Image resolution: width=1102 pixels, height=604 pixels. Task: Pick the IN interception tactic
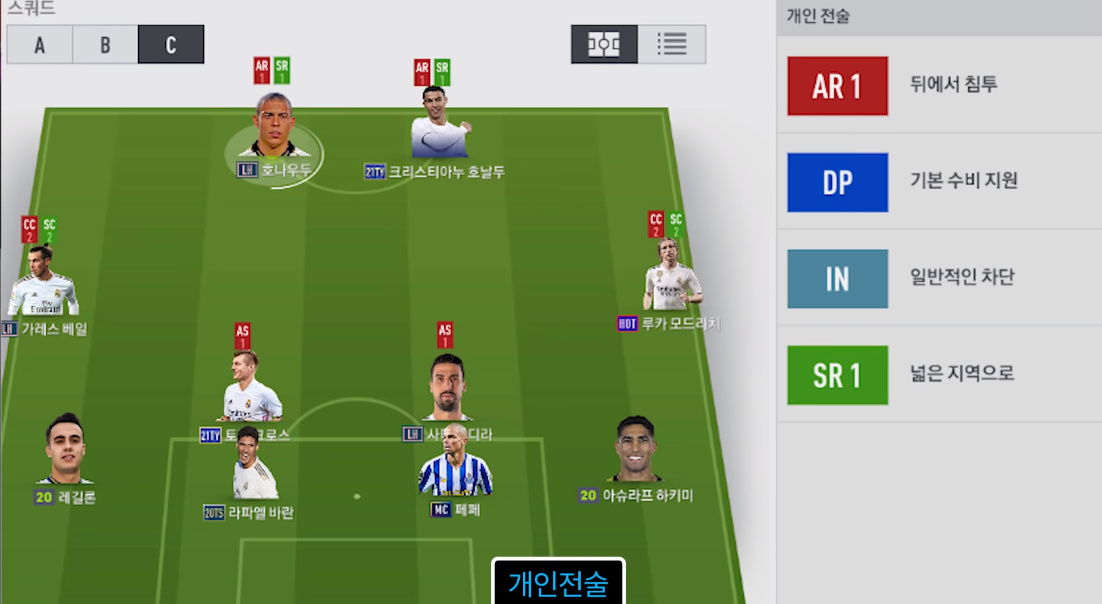(x=837, y=278)
